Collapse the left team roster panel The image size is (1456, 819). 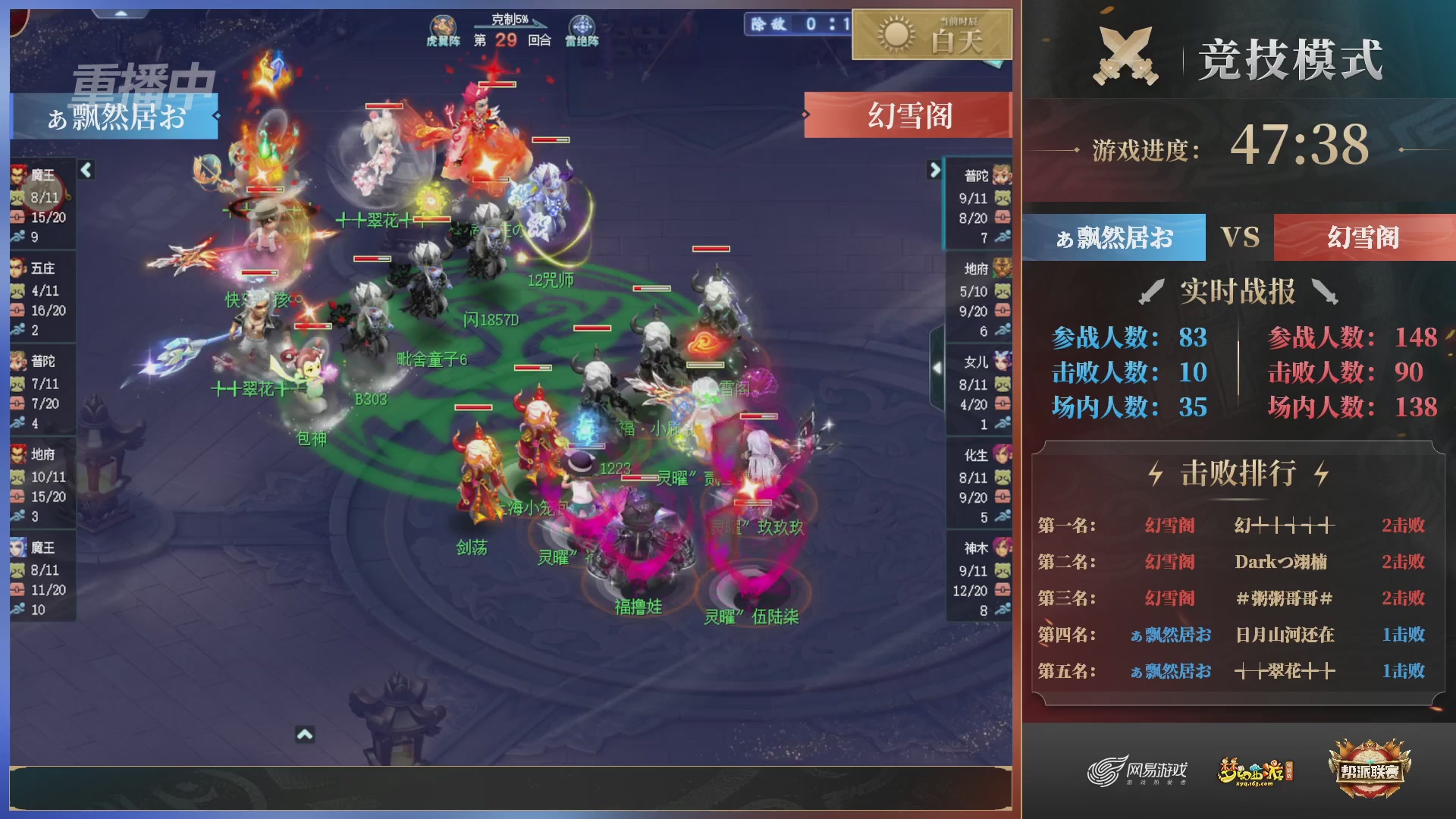click(86, 172)
